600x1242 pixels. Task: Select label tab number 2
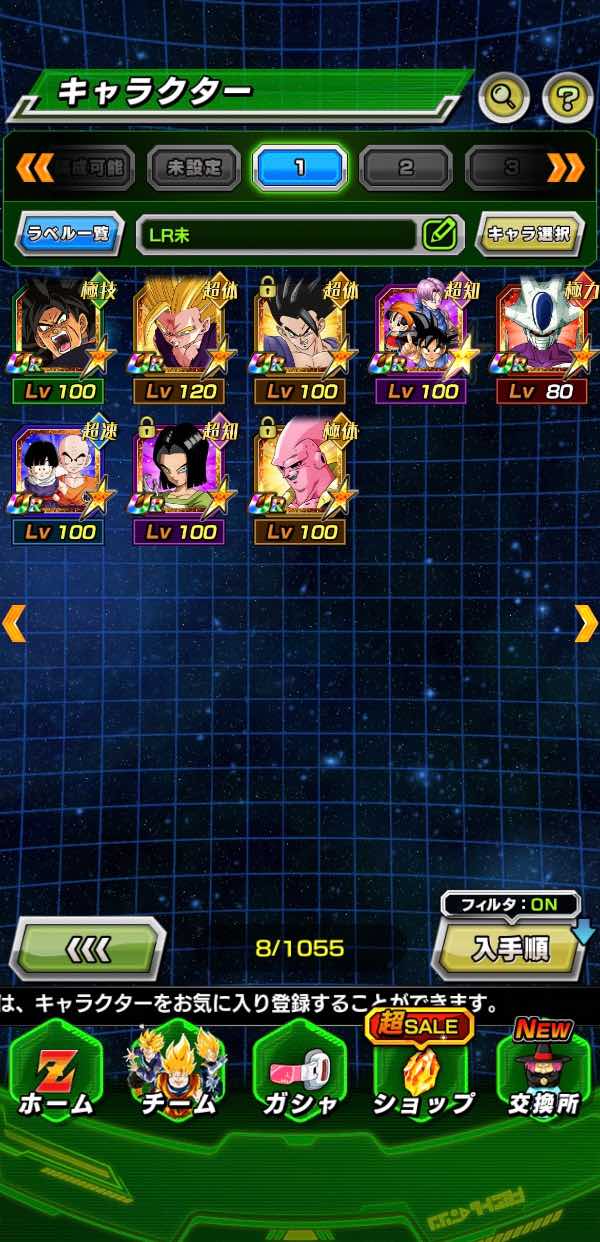click(406, 167)
